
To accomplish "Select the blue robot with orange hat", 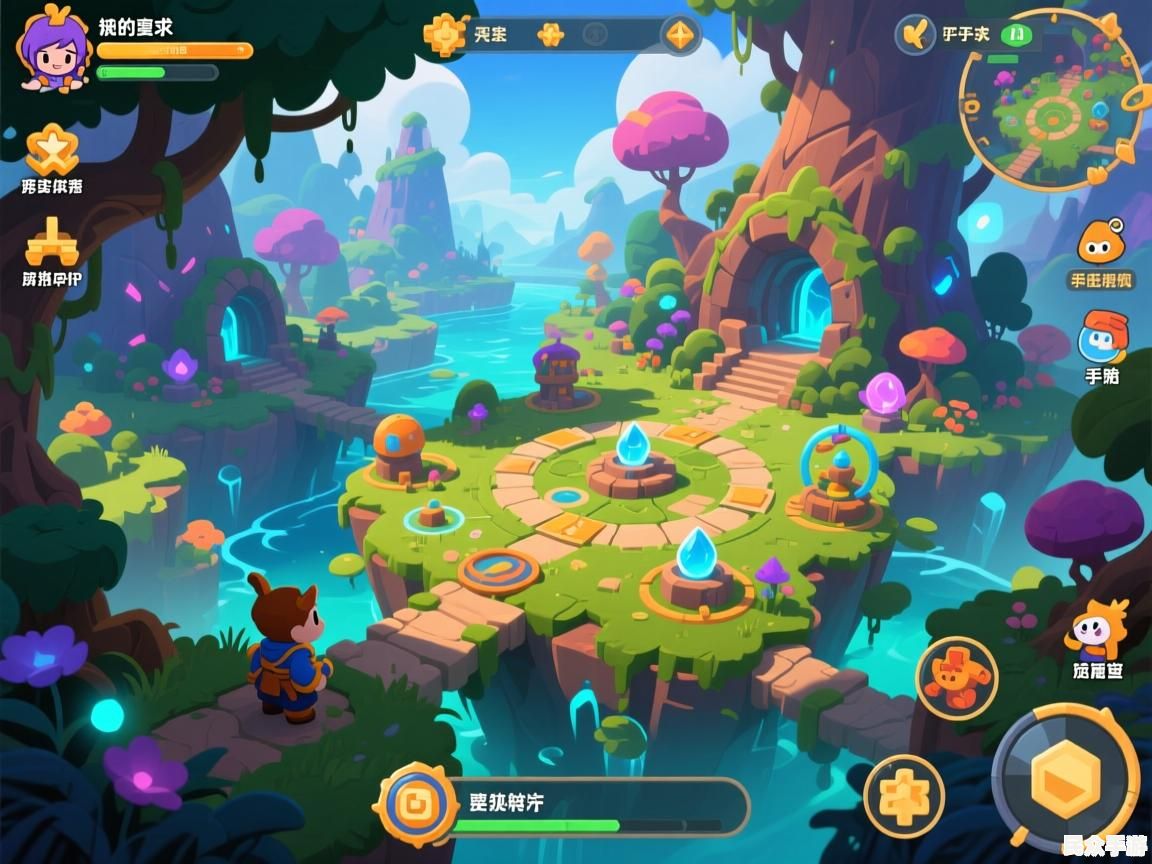I will click(1102, 338).
